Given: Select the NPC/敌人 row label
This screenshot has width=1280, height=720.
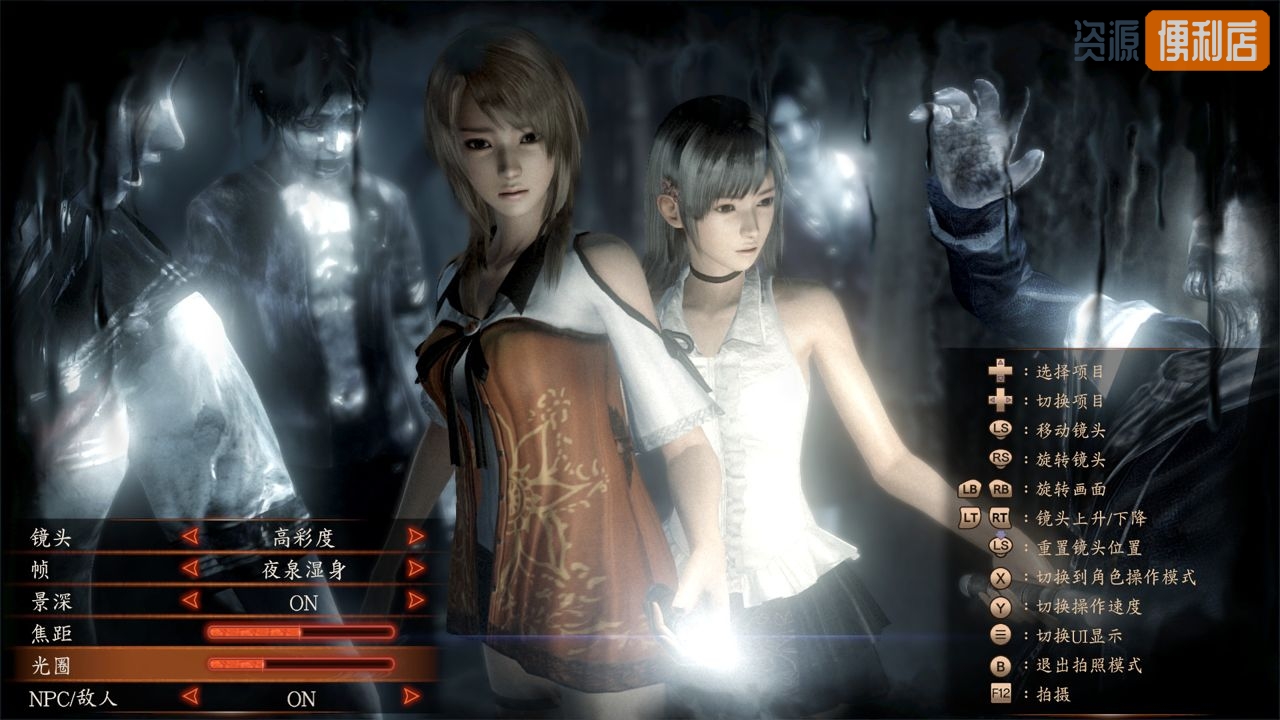Looking at the screenshot, I should point(73,698).
